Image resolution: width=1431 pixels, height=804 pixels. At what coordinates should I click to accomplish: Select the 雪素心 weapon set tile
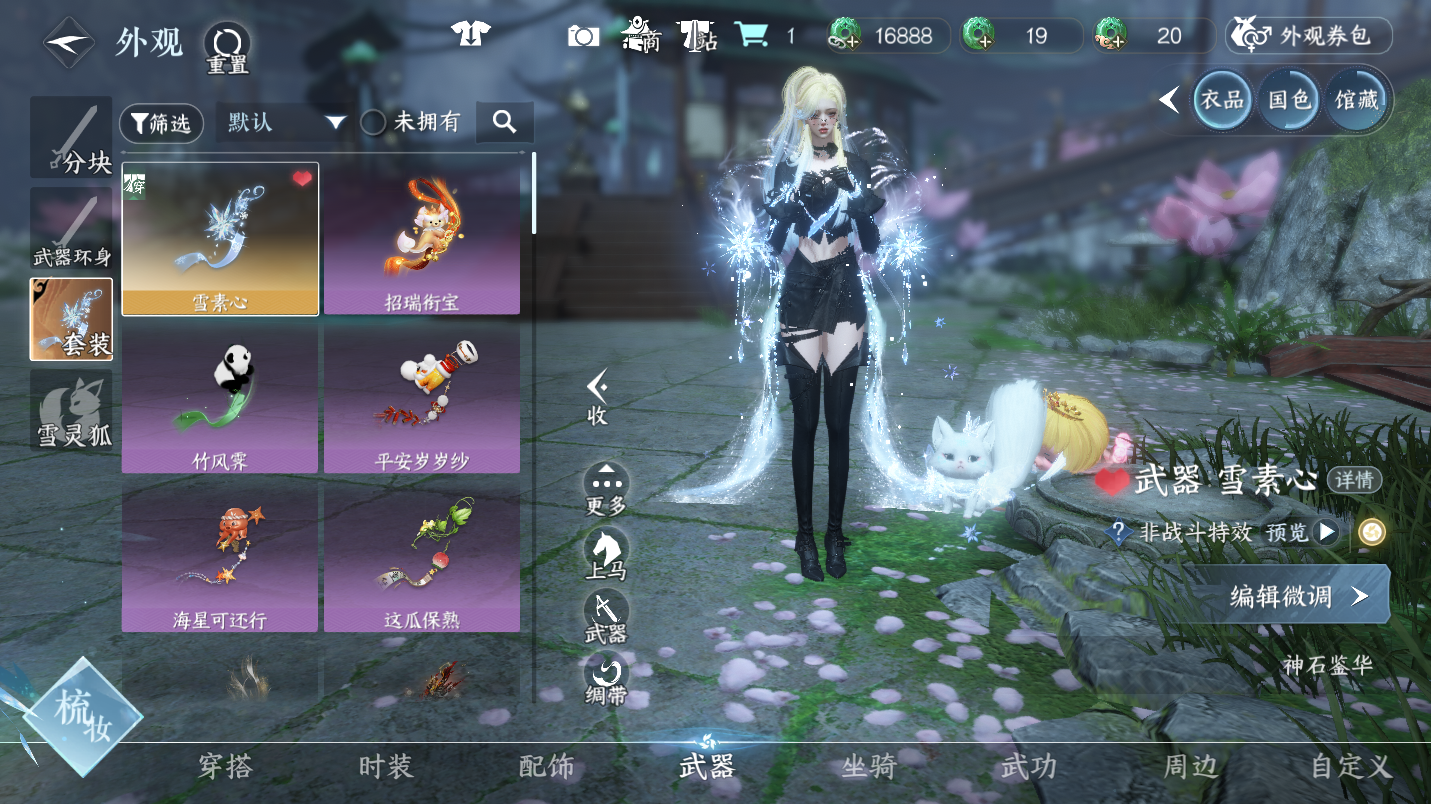coord(220,239)
